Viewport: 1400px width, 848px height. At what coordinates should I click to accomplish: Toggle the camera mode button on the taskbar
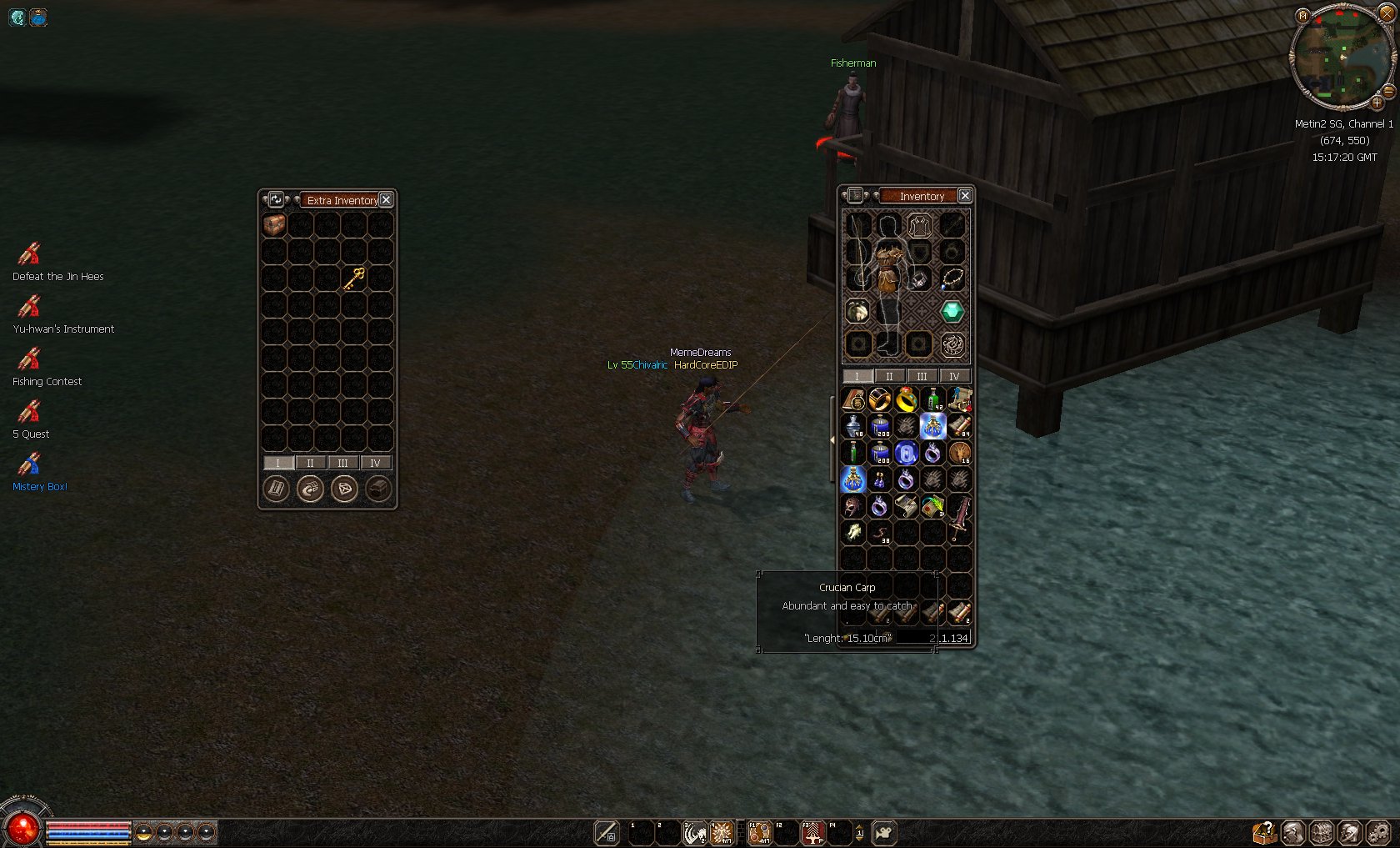(x=884, y=832)
